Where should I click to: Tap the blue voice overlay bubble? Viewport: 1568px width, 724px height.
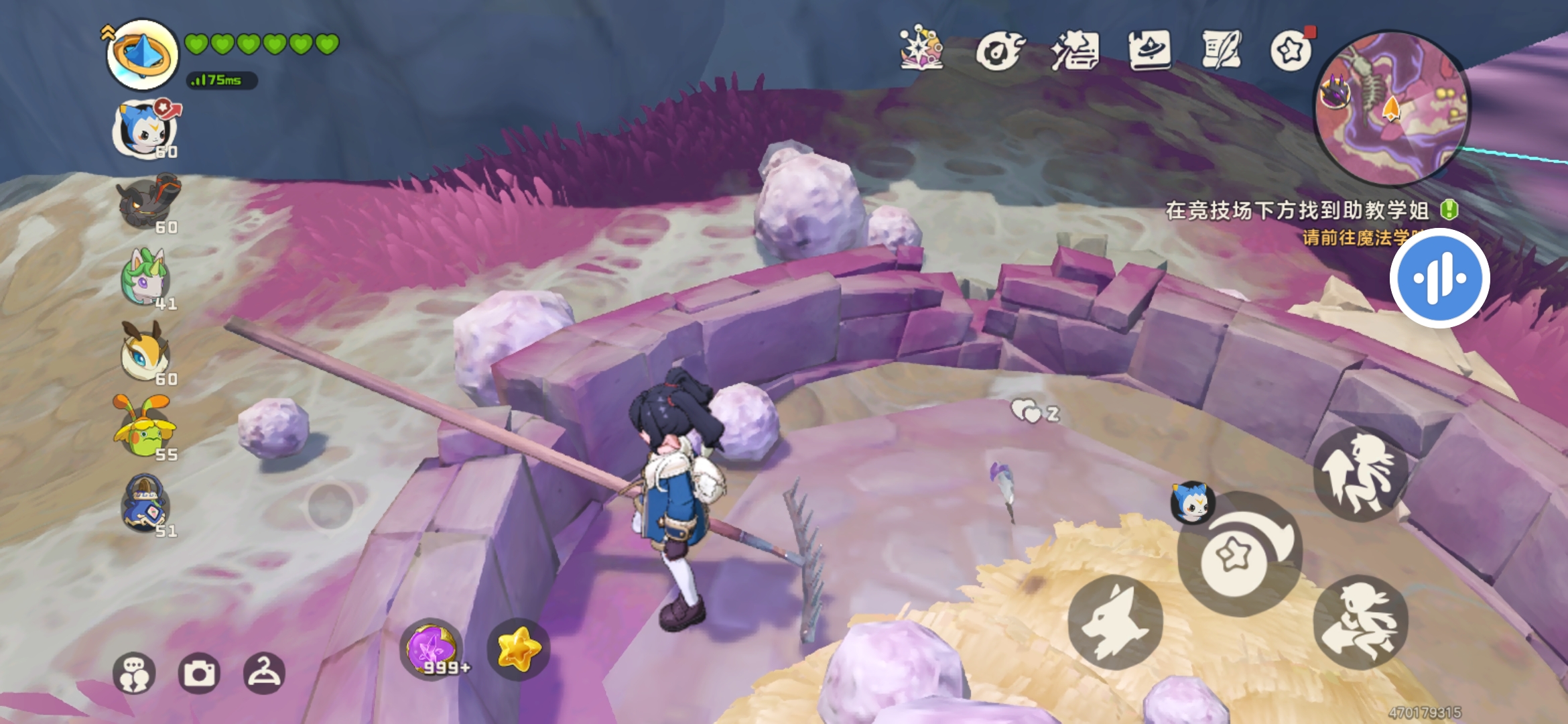click(x=1439, y=278)
